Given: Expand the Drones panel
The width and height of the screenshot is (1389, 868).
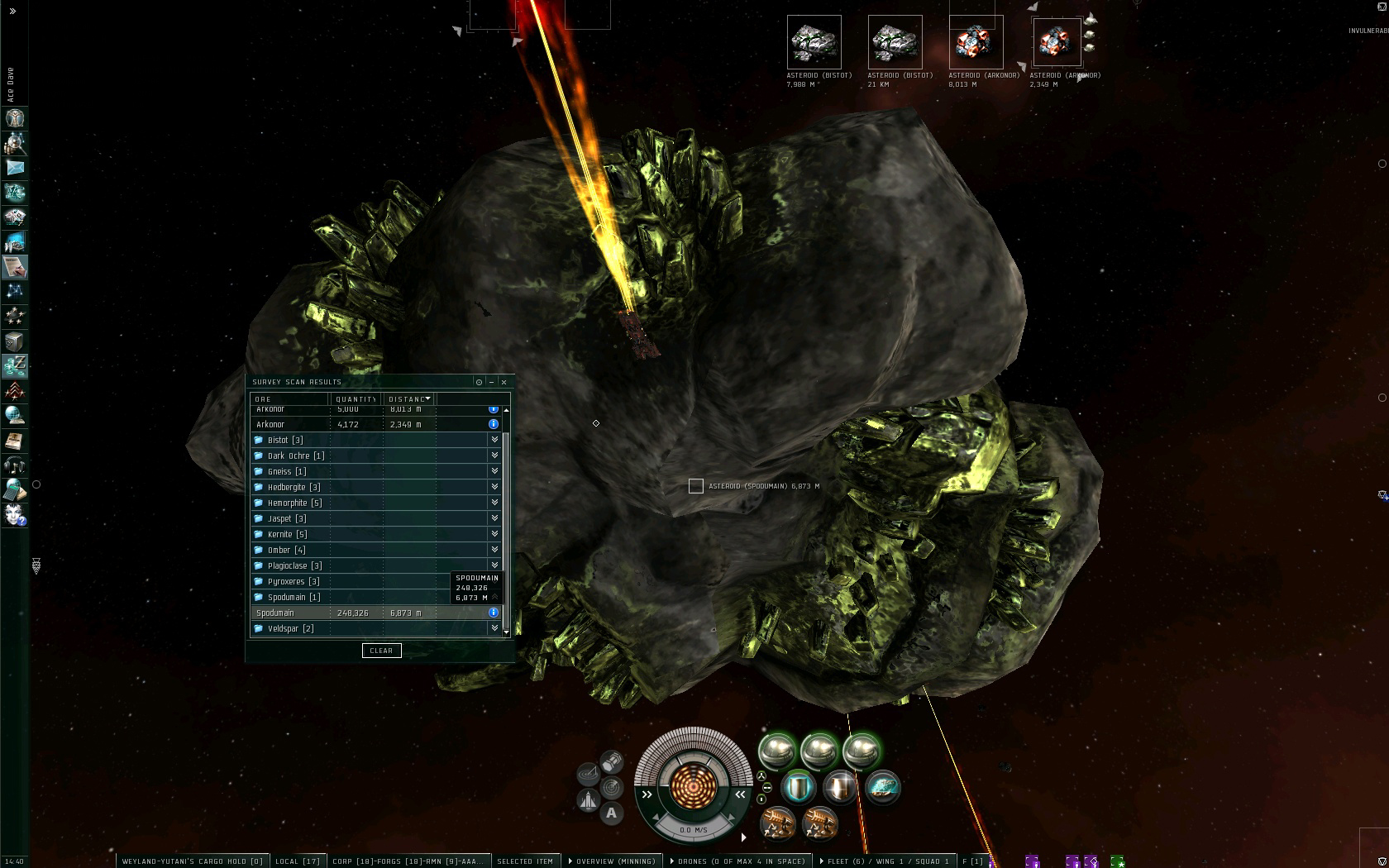Looking at the screenshot, I should (x=737, y=861).
